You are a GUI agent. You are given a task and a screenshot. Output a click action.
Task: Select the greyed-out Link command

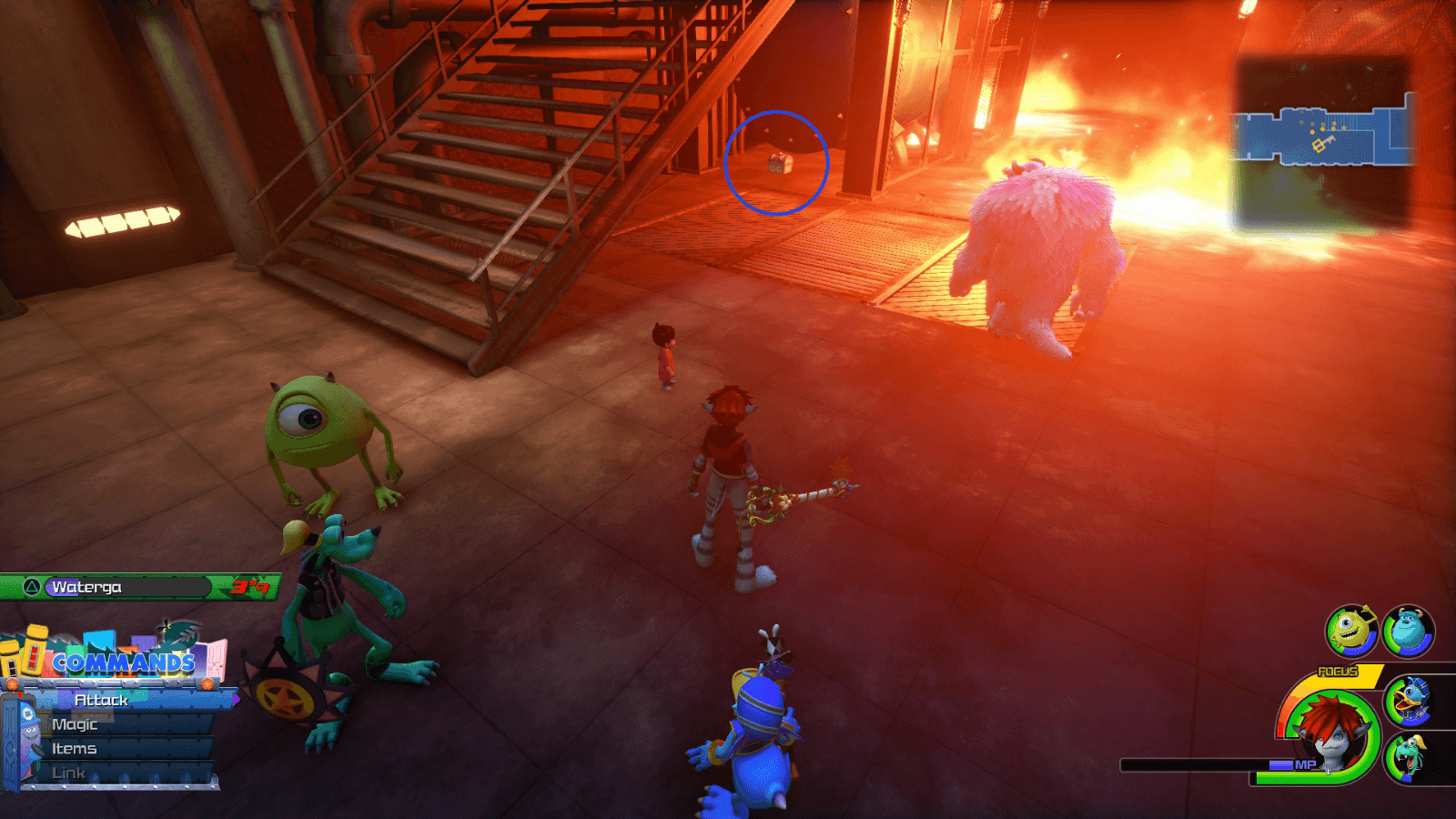(x=71, y=772)
